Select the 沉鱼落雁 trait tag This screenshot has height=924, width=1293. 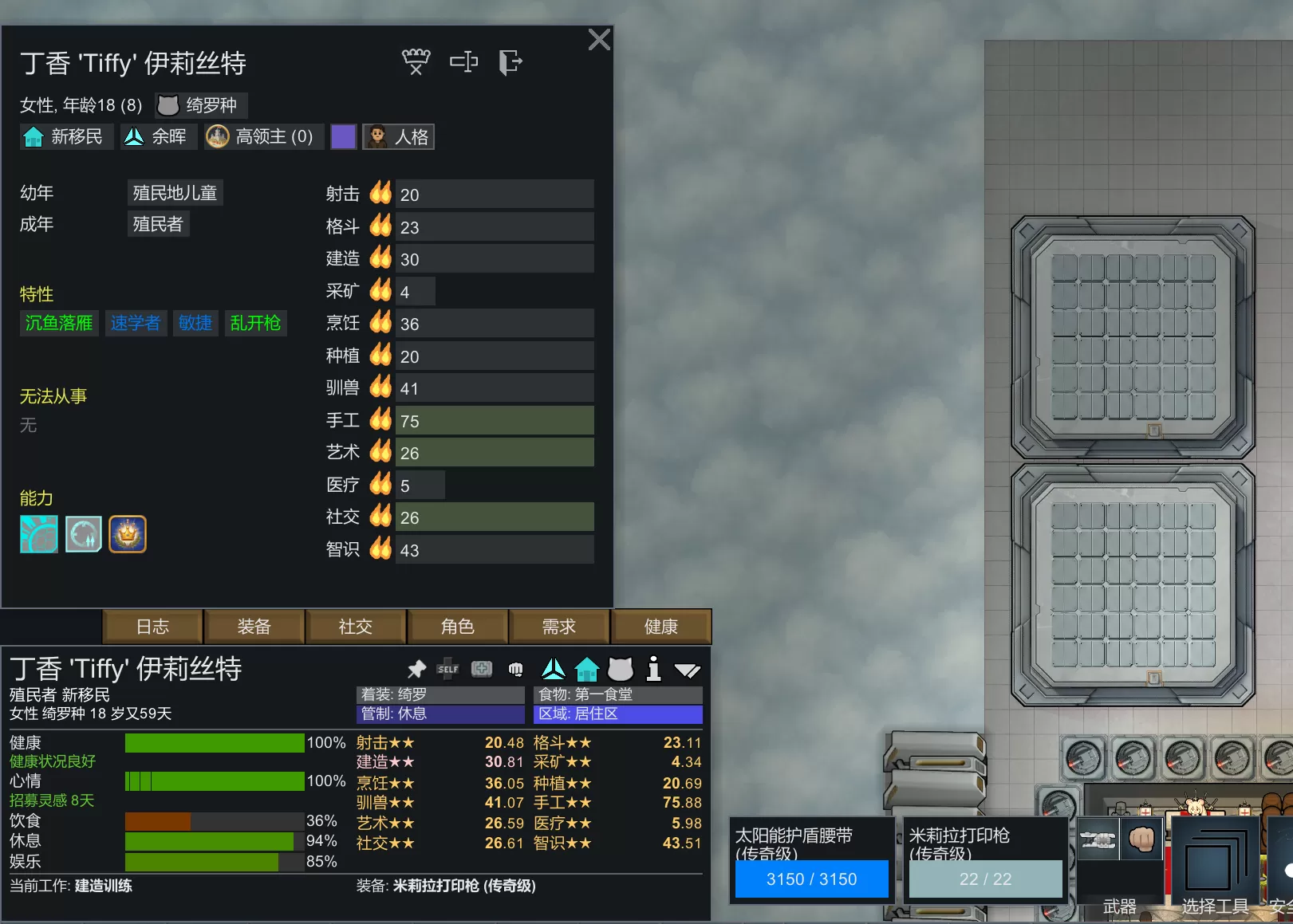point(59,323)
